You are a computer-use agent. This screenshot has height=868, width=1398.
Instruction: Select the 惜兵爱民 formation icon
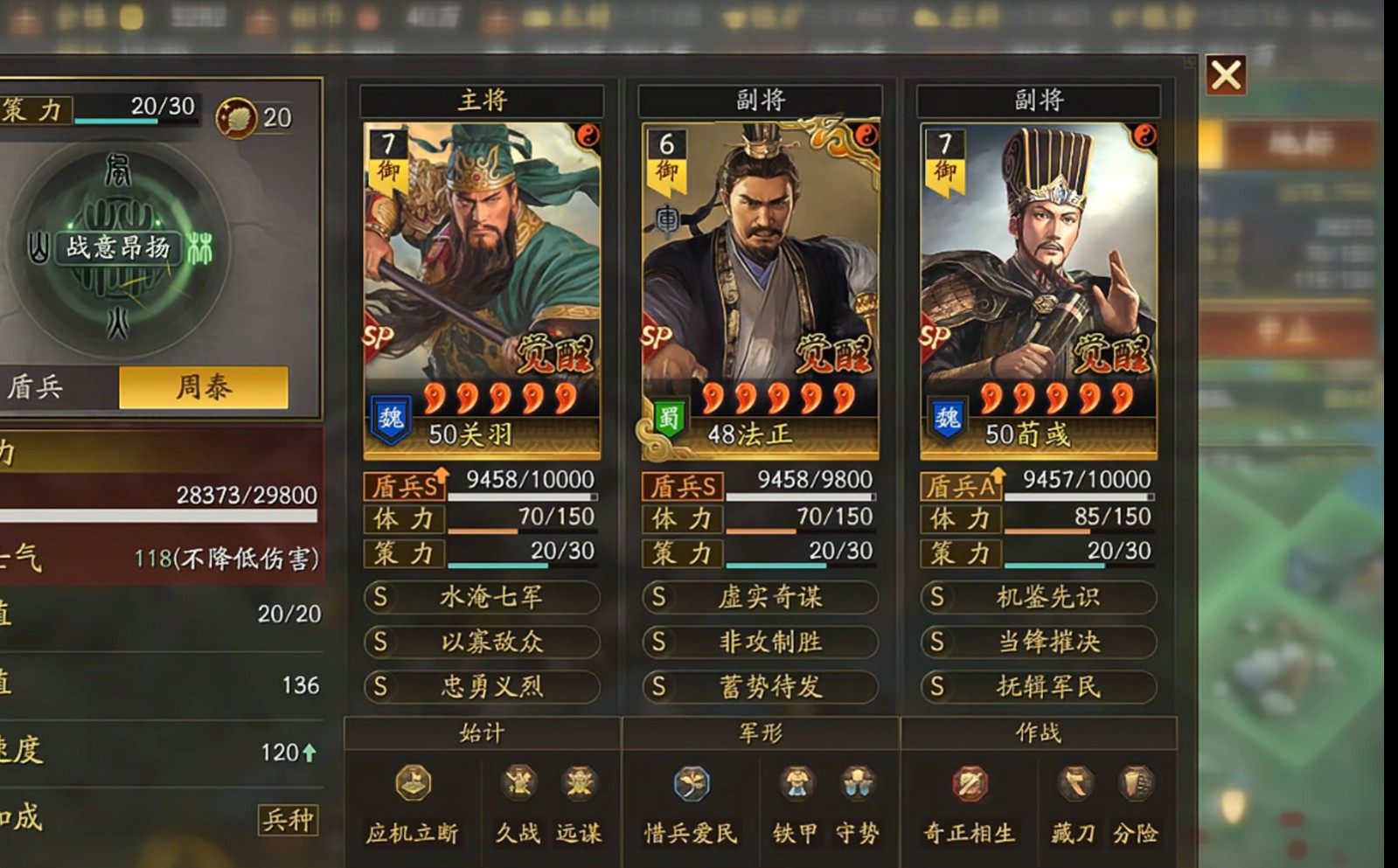[x=690, y=785]
